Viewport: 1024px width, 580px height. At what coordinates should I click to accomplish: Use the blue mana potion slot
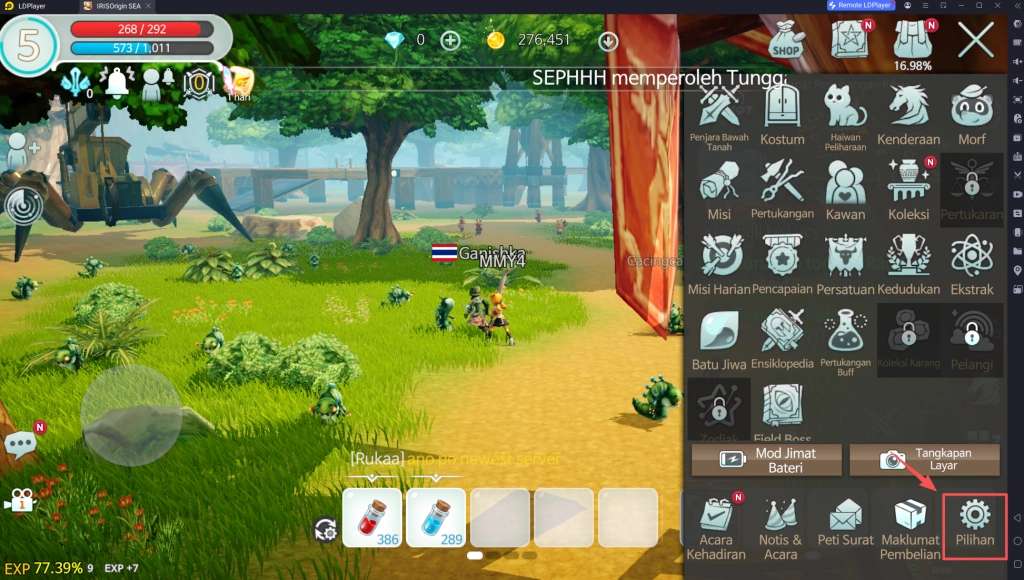tap(436, 517)
